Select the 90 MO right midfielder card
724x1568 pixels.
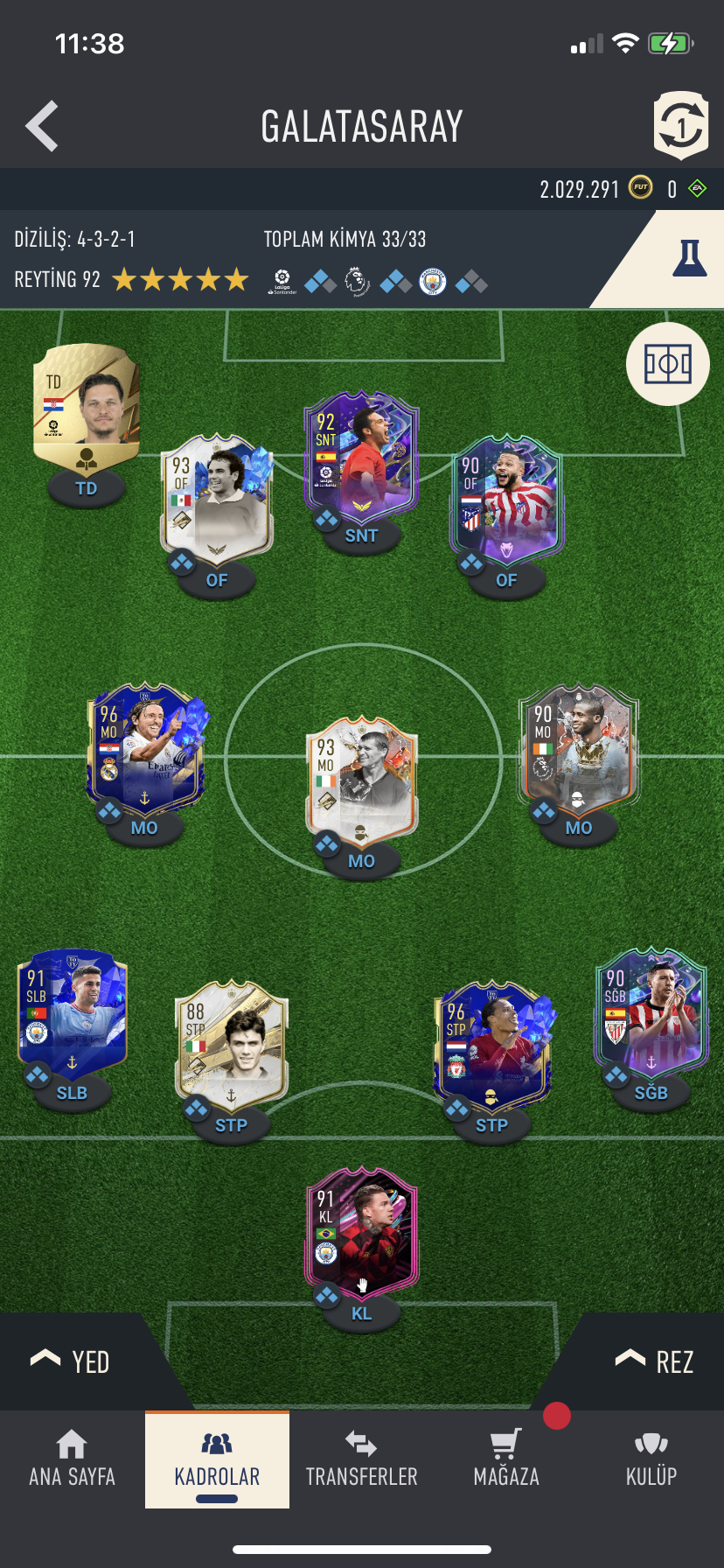point(578,748)
